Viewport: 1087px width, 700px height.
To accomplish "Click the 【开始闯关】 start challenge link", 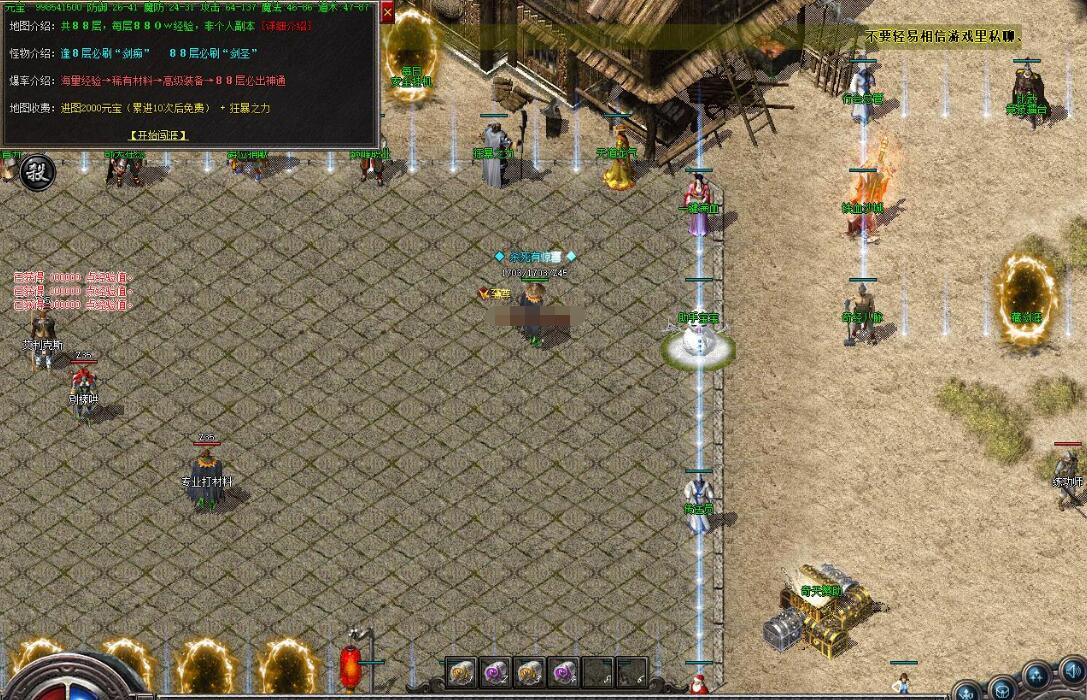I will point(157,135).
